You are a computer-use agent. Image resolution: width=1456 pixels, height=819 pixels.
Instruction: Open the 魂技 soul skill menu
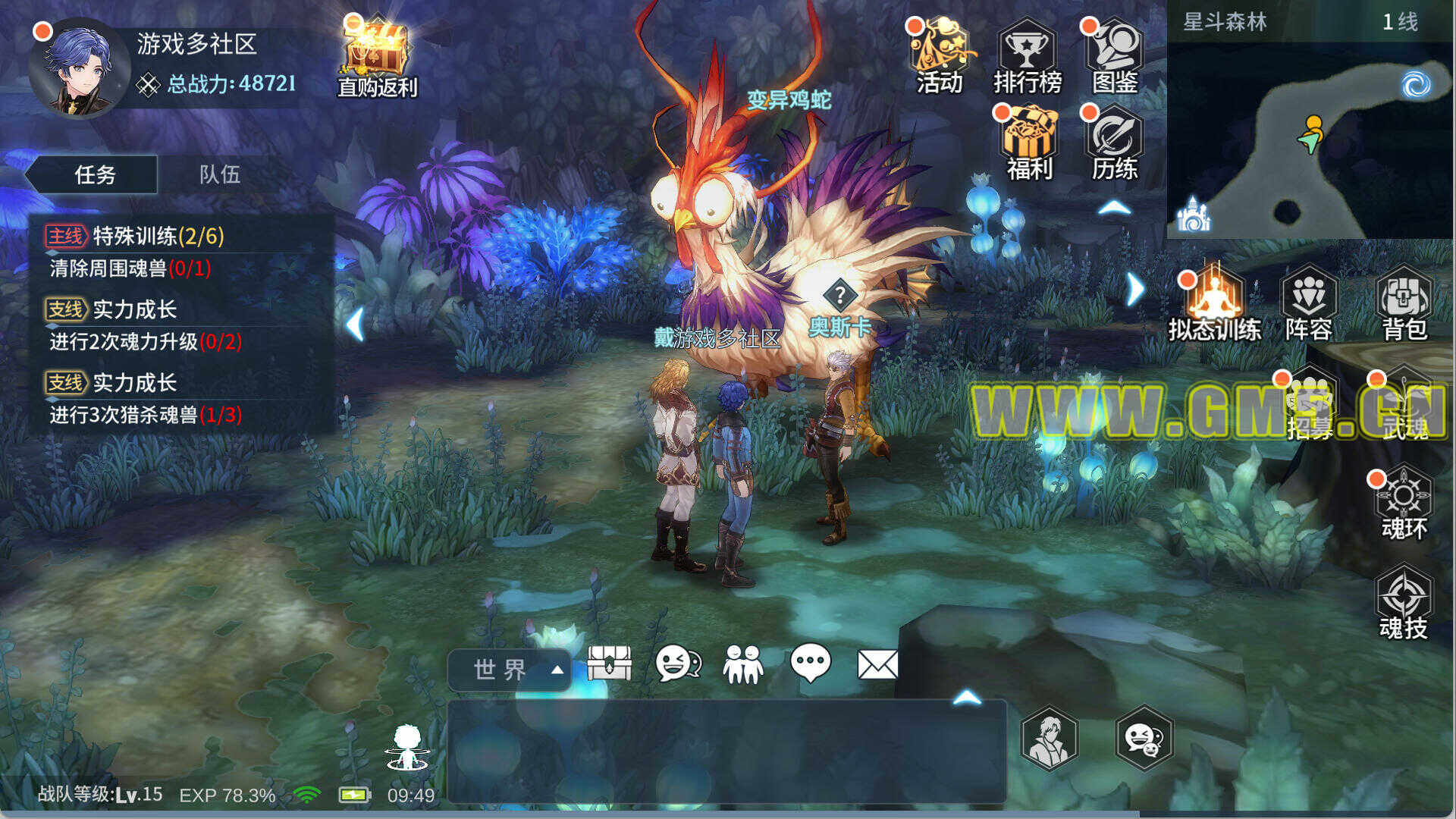pyautogui.click(x=1404, y=604)
